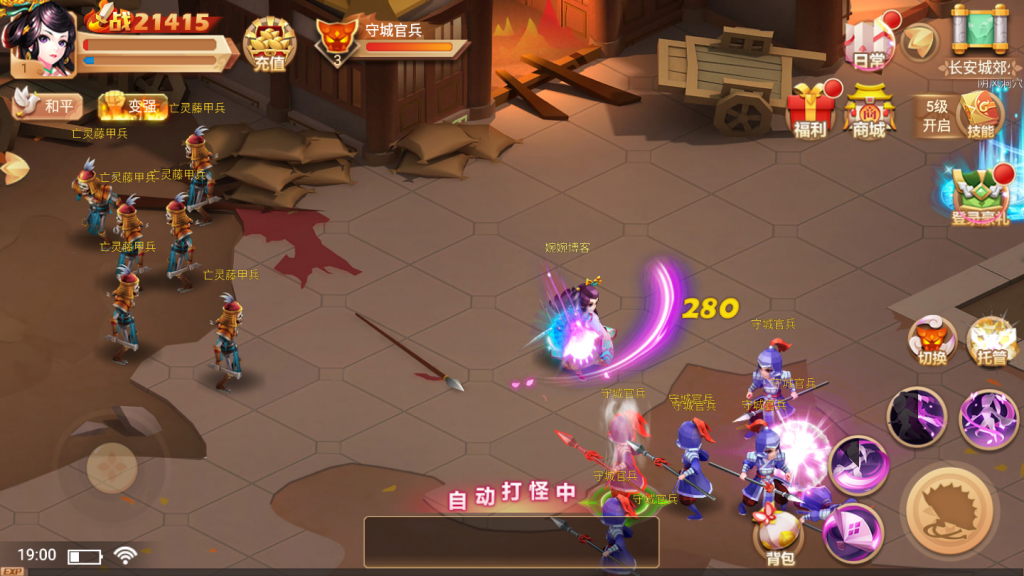Open the chat box panel
The width and height of the screenshot is (1024, 576).
tap(511, 541)
